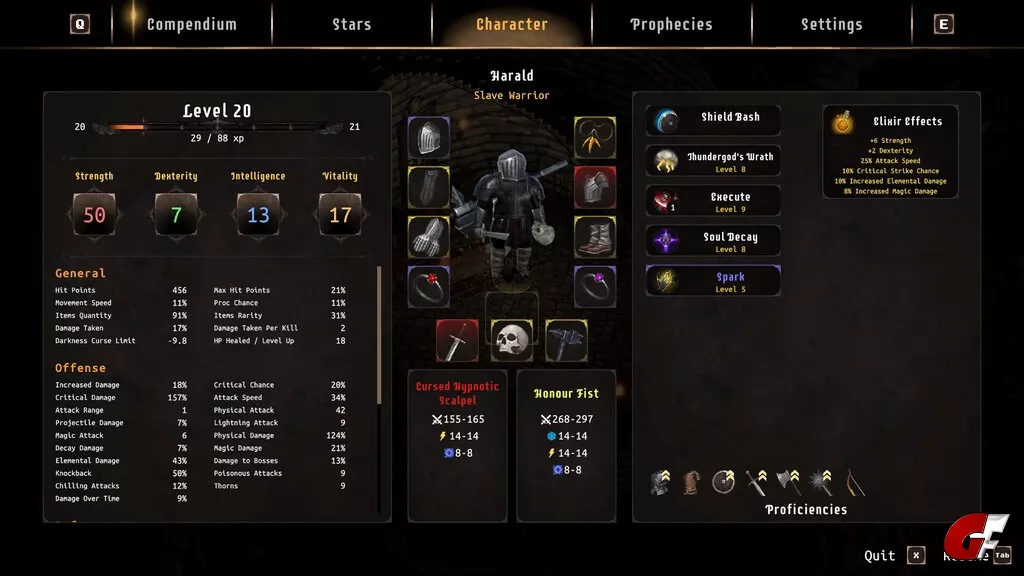Click the equipped gauntlets slot
The height and width of the screenshot is (576, 1024).
click(x=429, y=237)
